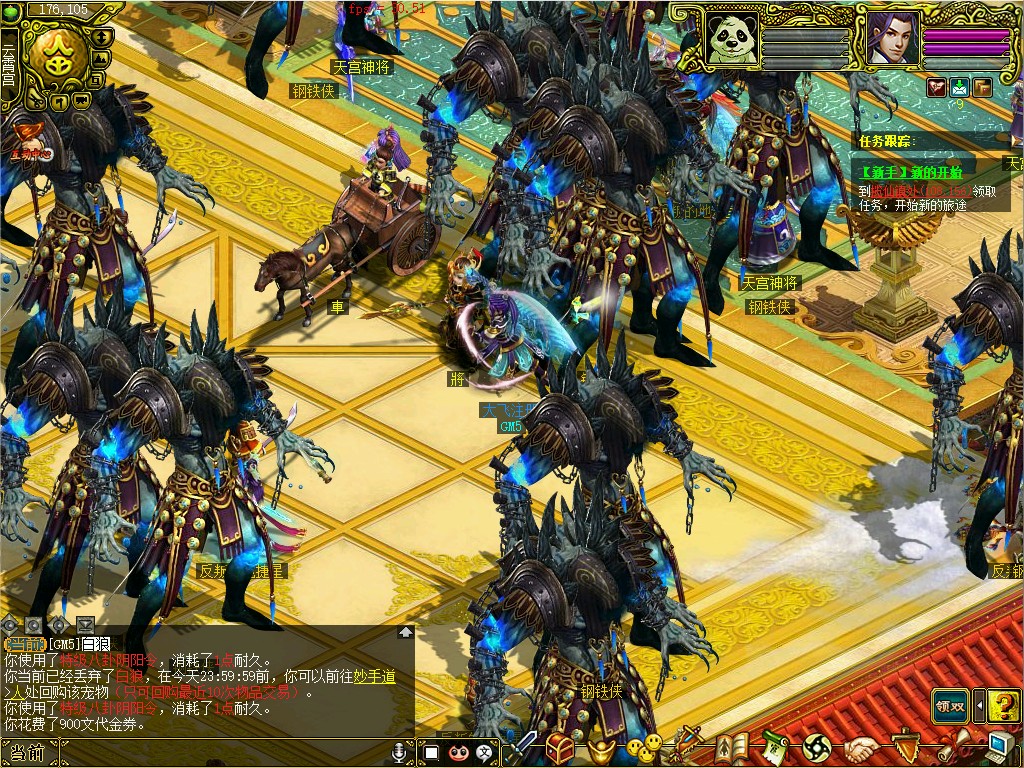
Task: Click the panda pet portrait
Action: coord(730,38)
